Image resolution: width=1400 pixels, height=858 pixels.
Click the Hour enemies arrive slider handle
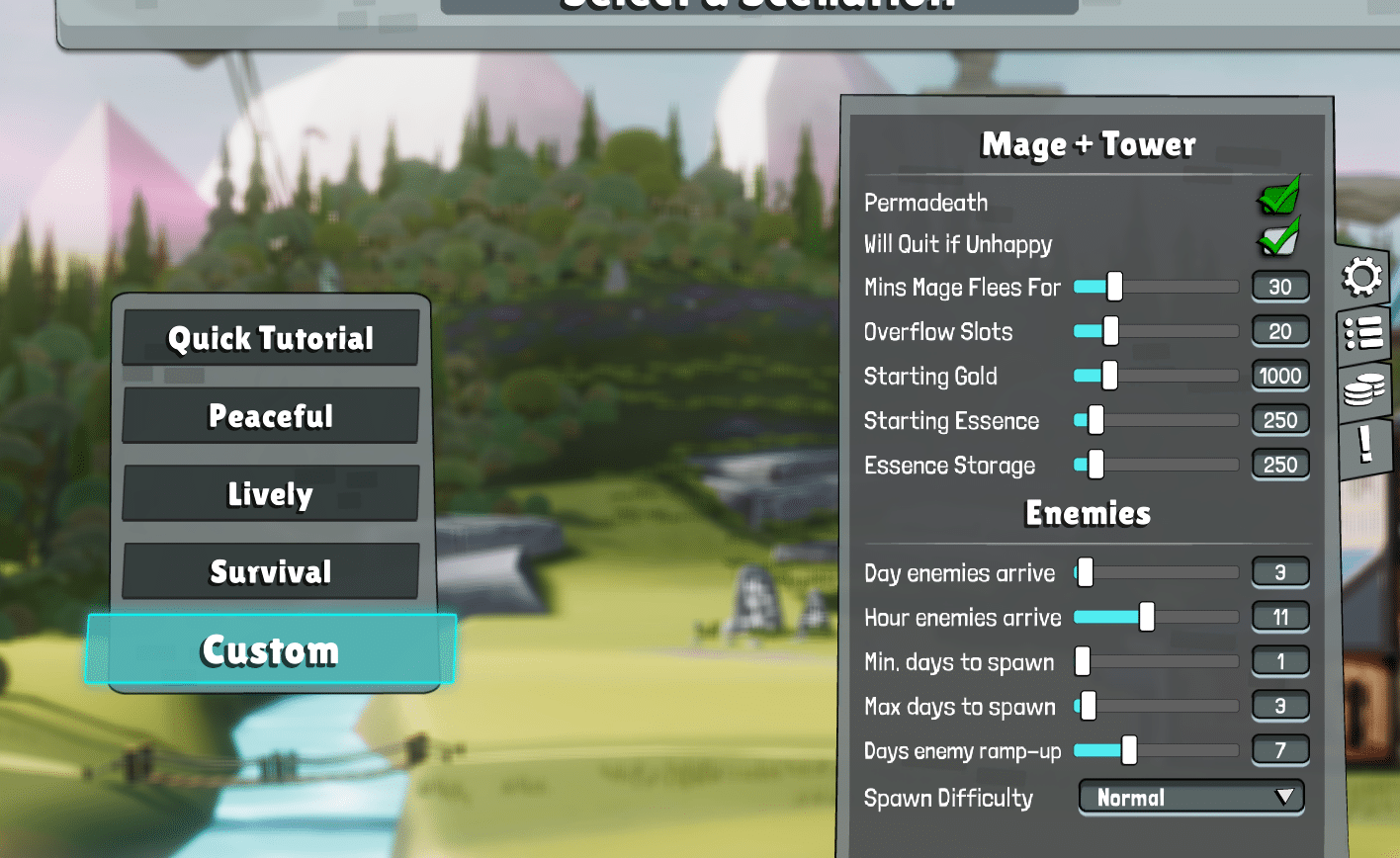pyautogui.click(x=1147, y=617)
